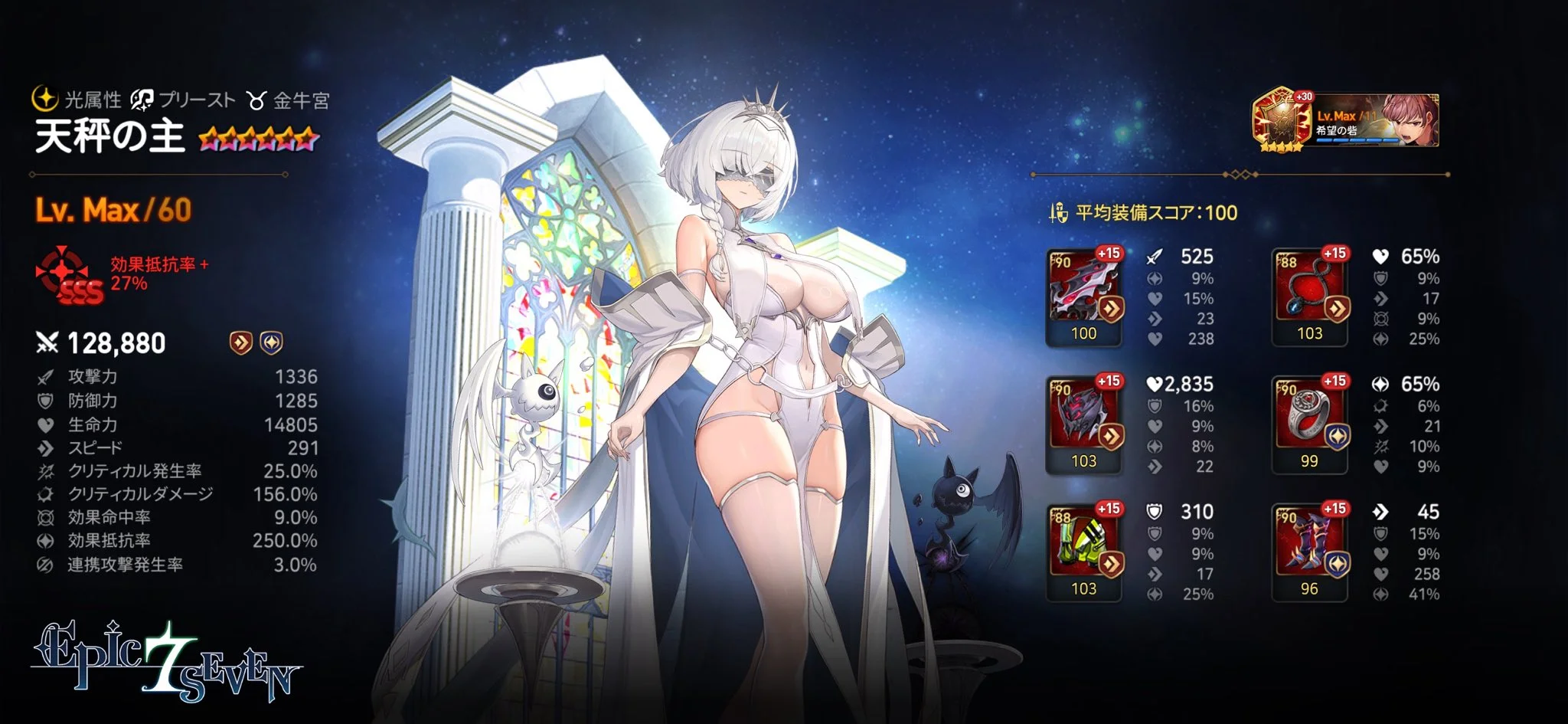Screen dimensions: 1568x724
Task: Inspect the red necklace equipment slot
Action: click(x=1309, y=295)
